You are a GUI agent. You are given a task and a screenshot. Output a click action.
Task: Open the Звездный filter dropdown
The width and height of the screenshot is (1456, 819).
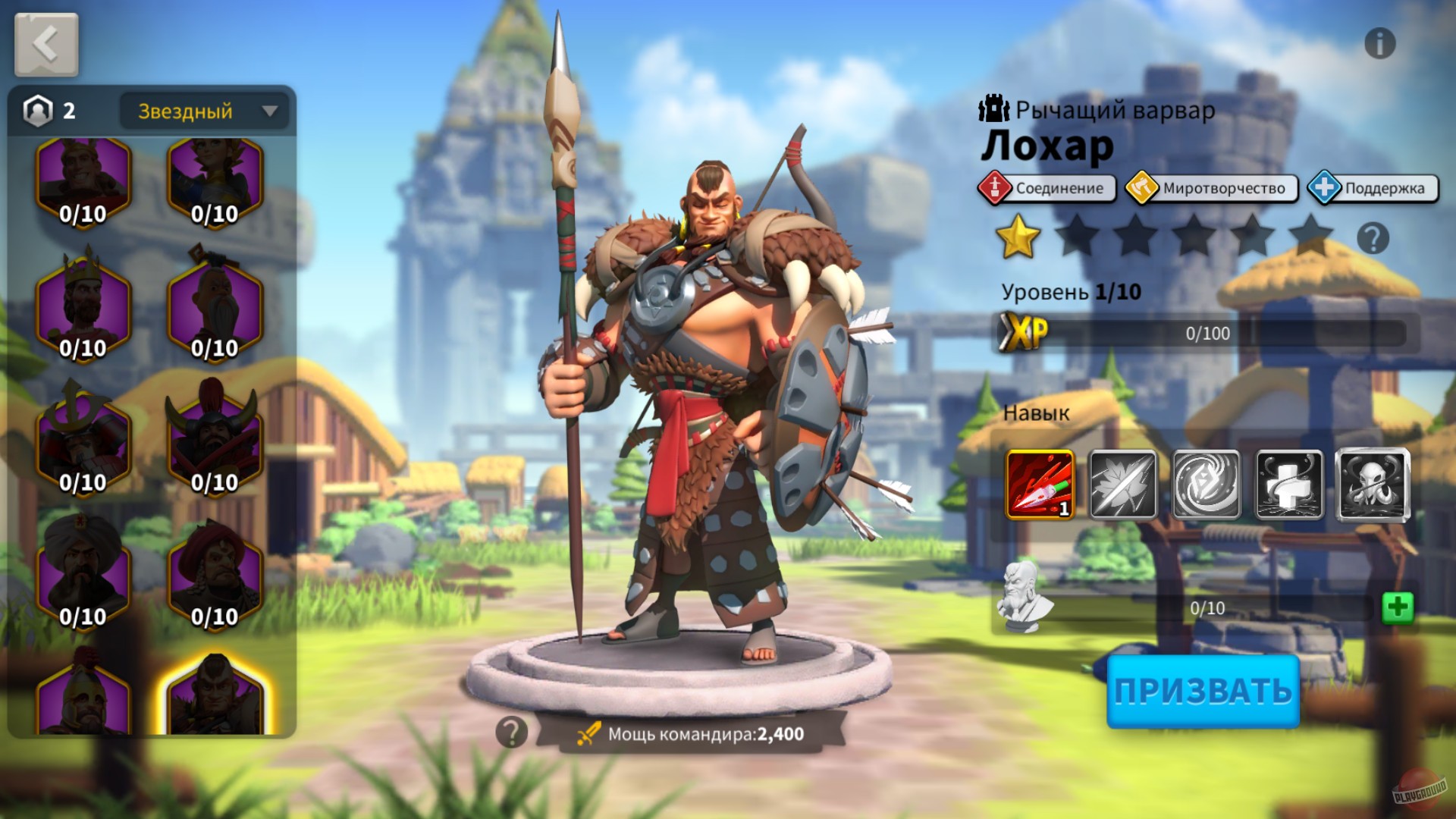203,111
